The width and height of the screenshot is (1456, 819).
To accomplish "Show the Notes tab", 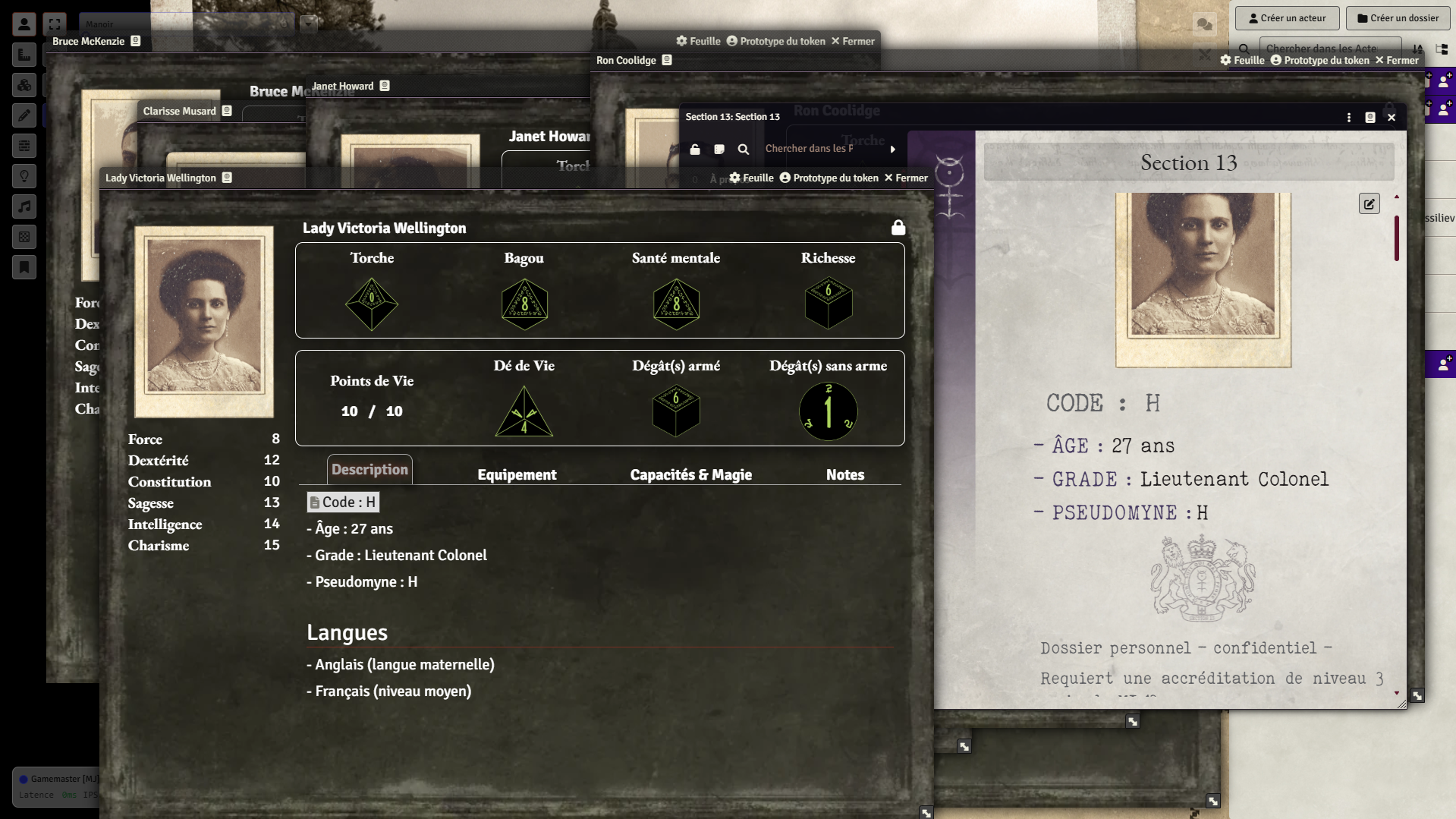I will pos(844,474).
